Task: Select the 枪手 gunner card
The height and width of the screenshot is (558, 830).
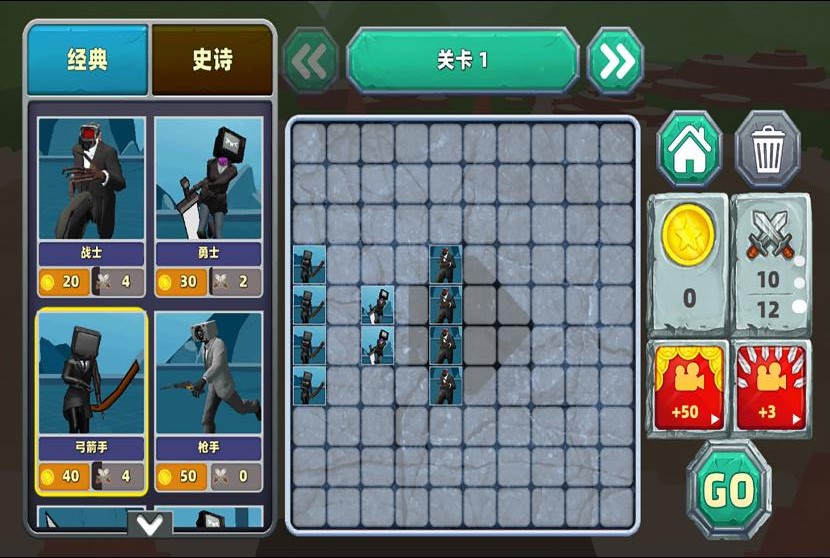Action: (209, 400)
